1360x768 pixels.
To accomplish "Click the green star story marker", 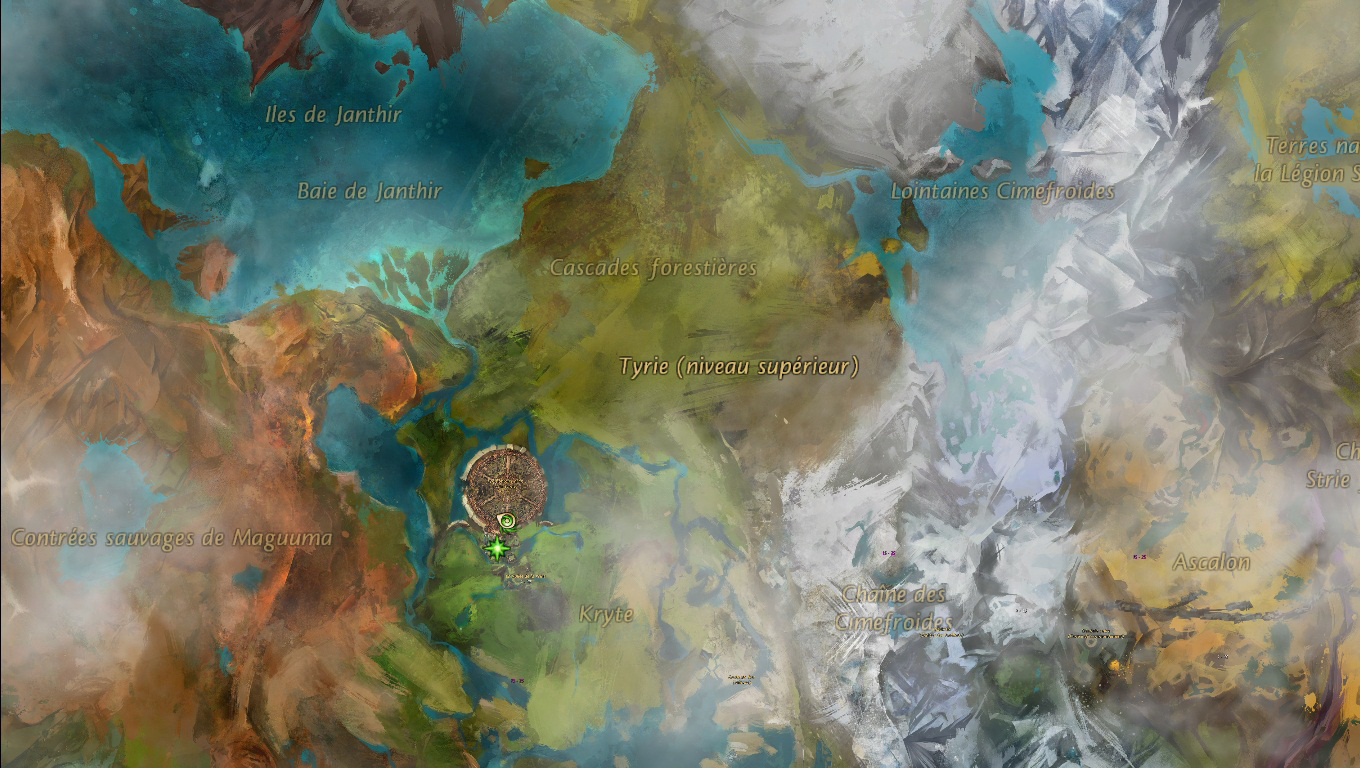I will (495, 547).
